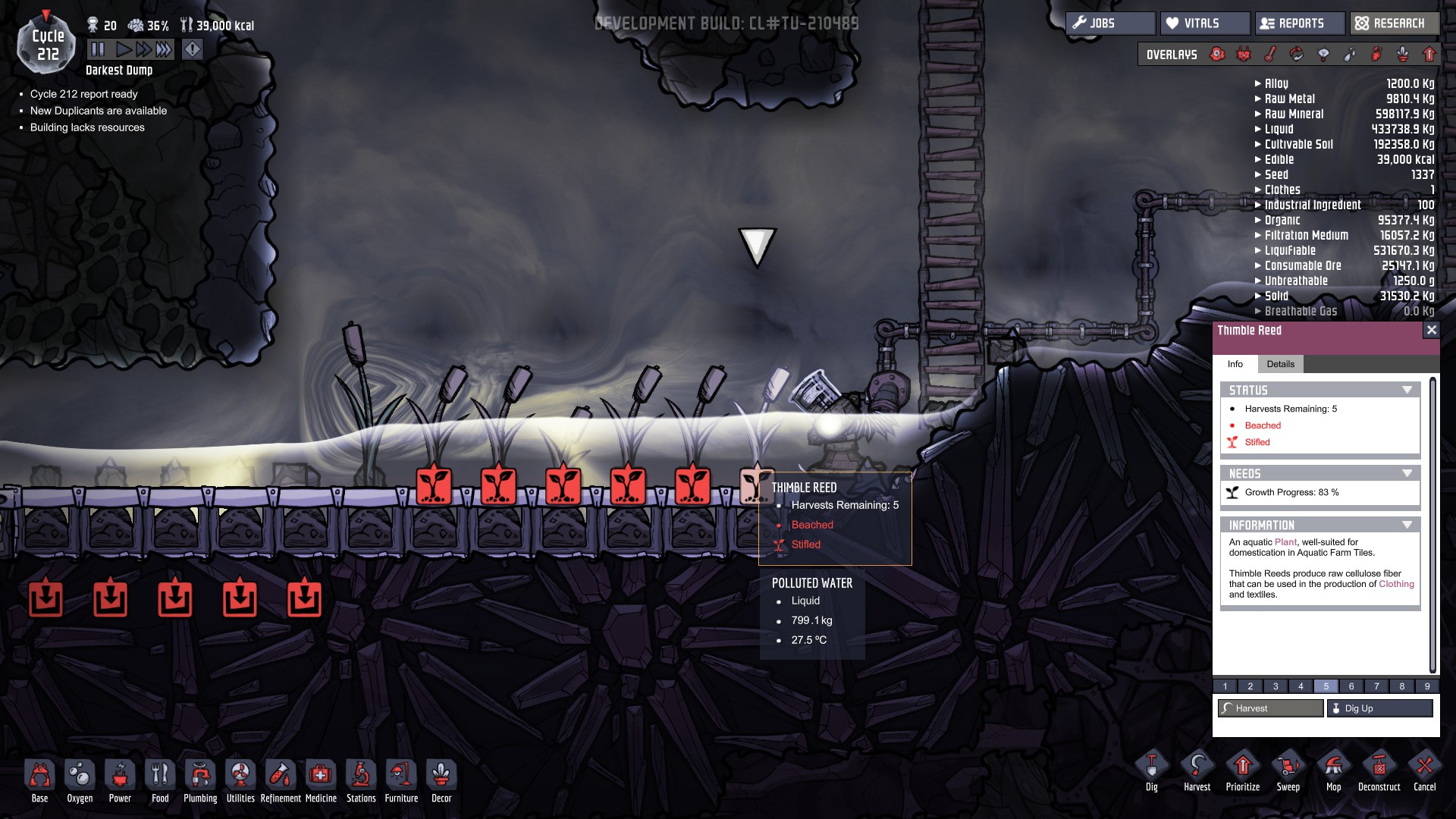Expand the Liquid resource category
1456x819 pixels.
tap(1257, 129)
